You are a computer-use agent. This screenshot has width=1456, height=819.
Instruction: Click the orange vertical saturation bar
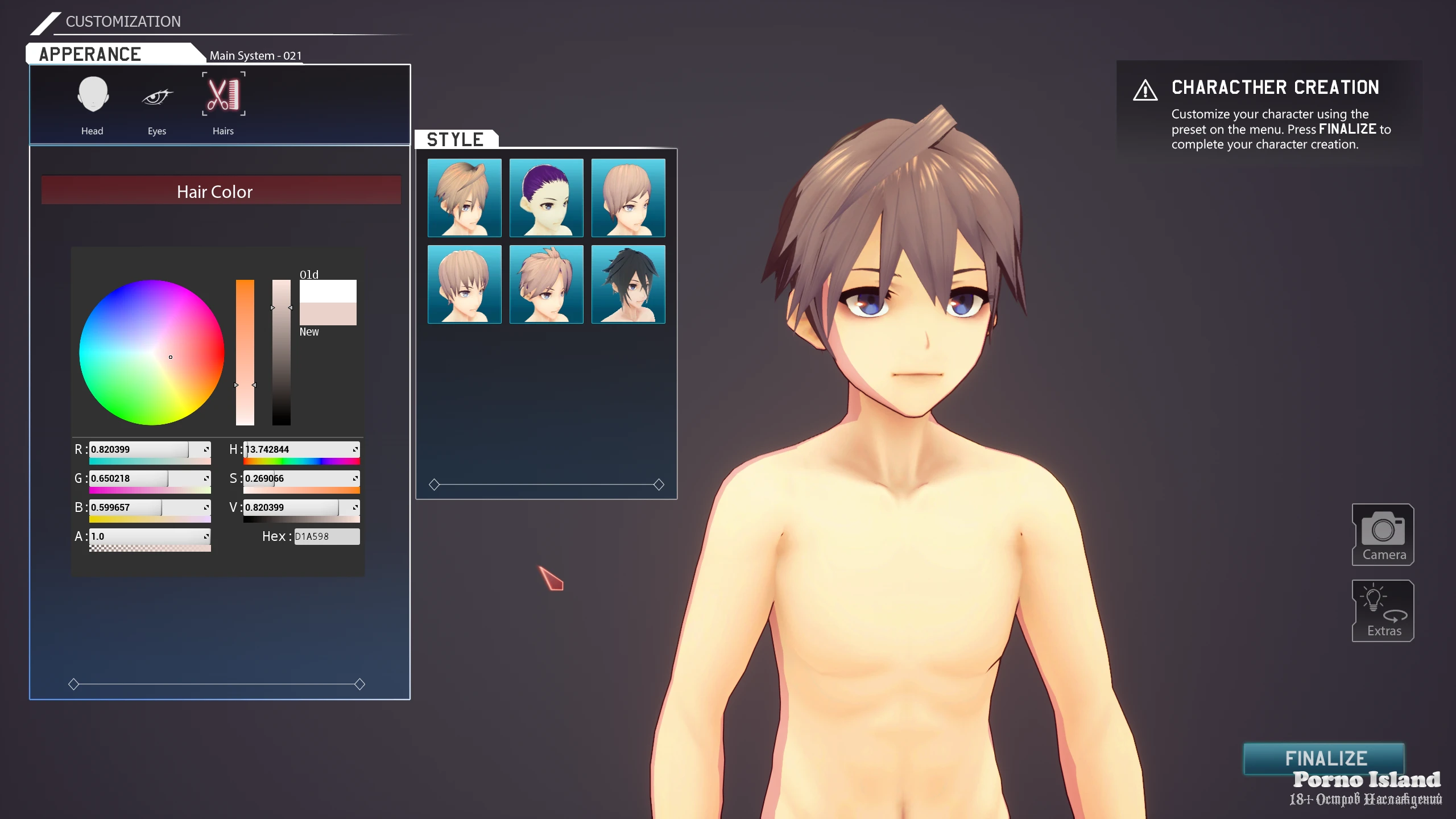245,352
